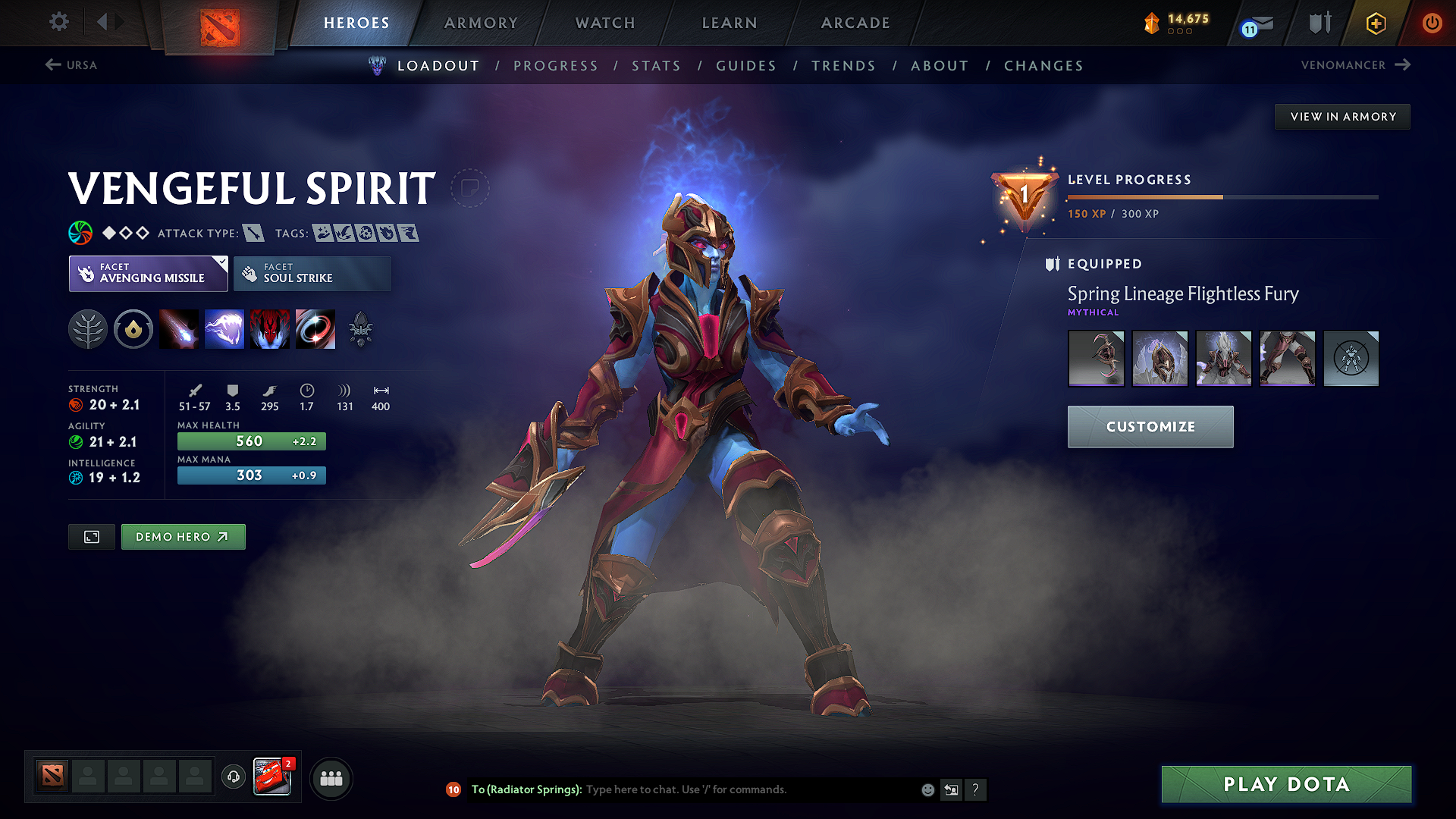This screenshot has height=819, width=1456.
Task: View the talent tree icon
Action: 88,328
